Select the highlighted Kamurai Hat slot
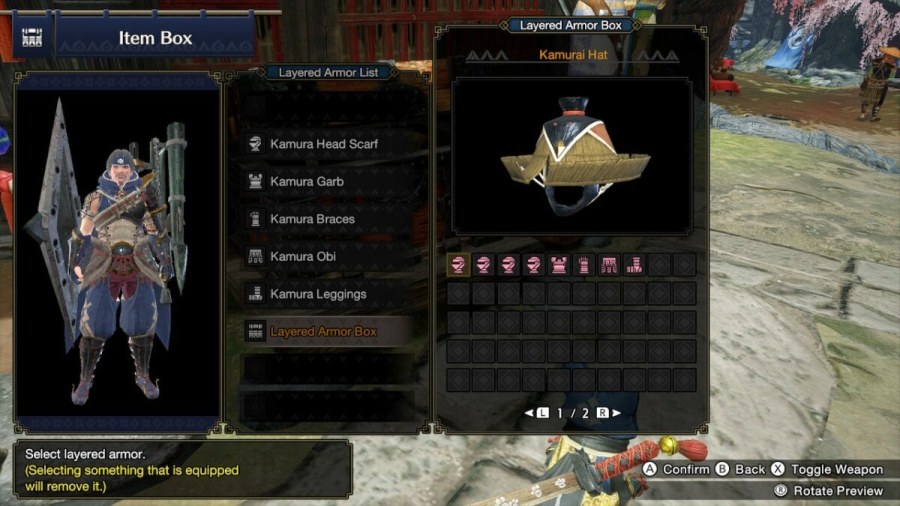 [459, 265]
